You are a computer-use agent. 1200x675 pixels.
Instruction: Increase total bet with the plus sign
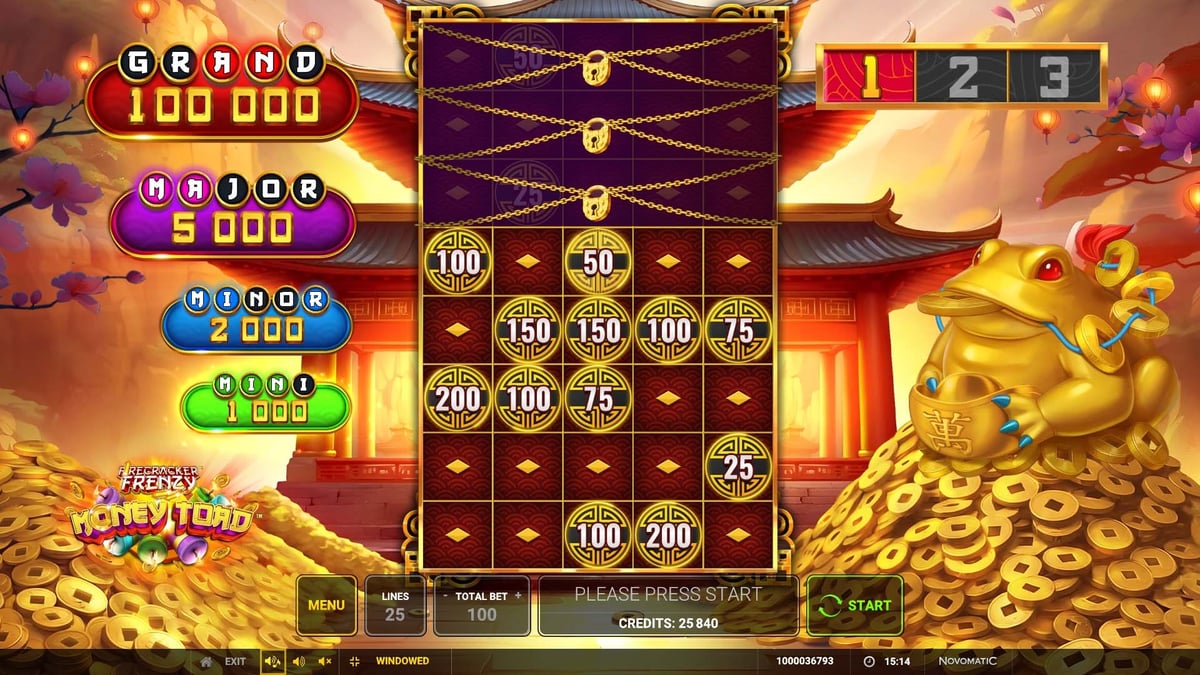[x=518, y=596]
